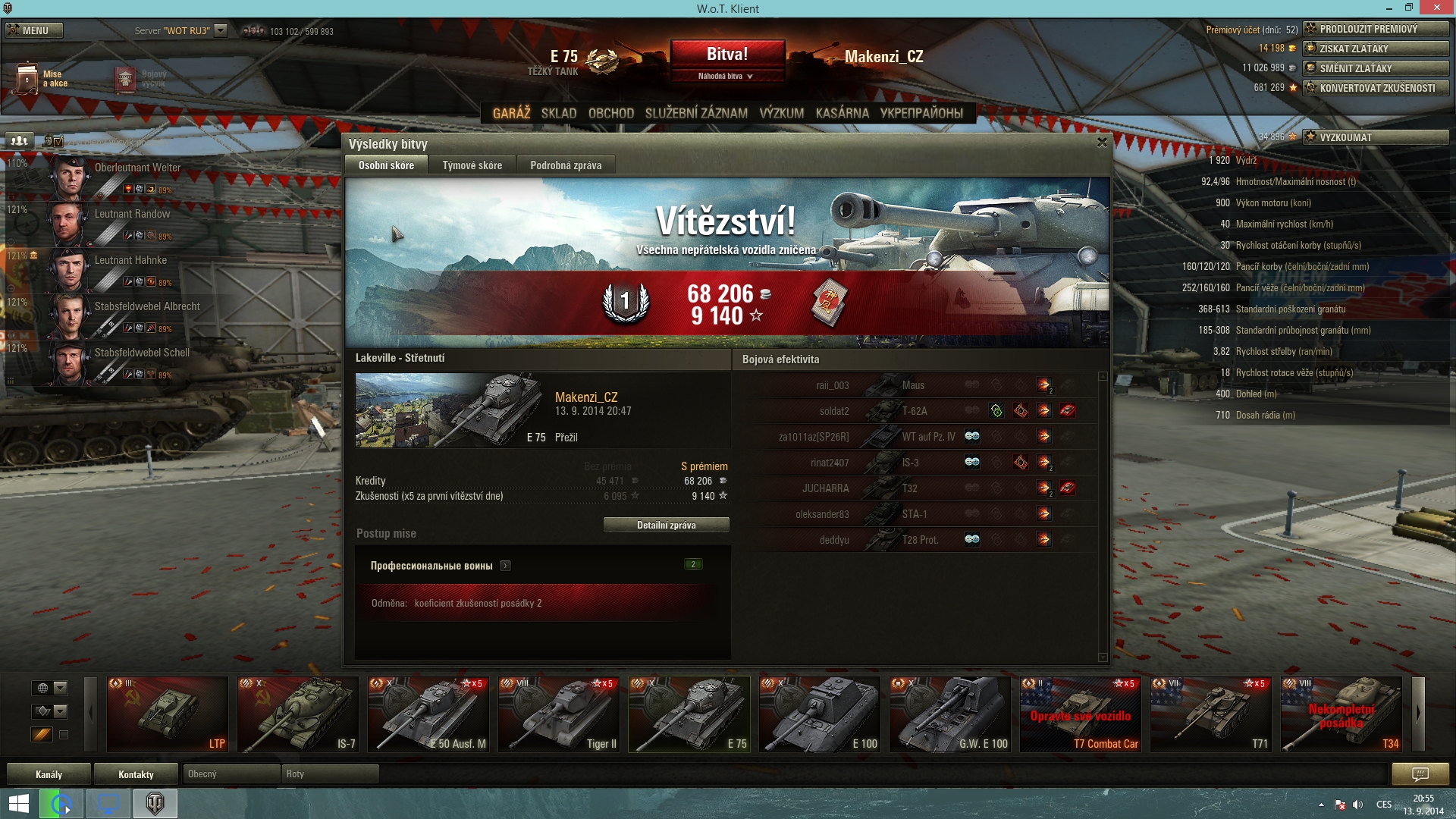Choose the Tiger II tank tile
The image size is (1456, 819).
point(559,714)
